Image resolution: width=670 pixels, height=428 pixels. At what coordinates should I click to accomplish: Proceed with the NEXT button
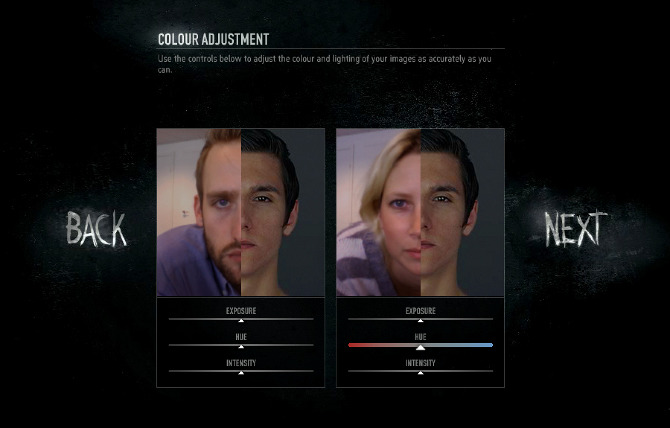(576, 229)
